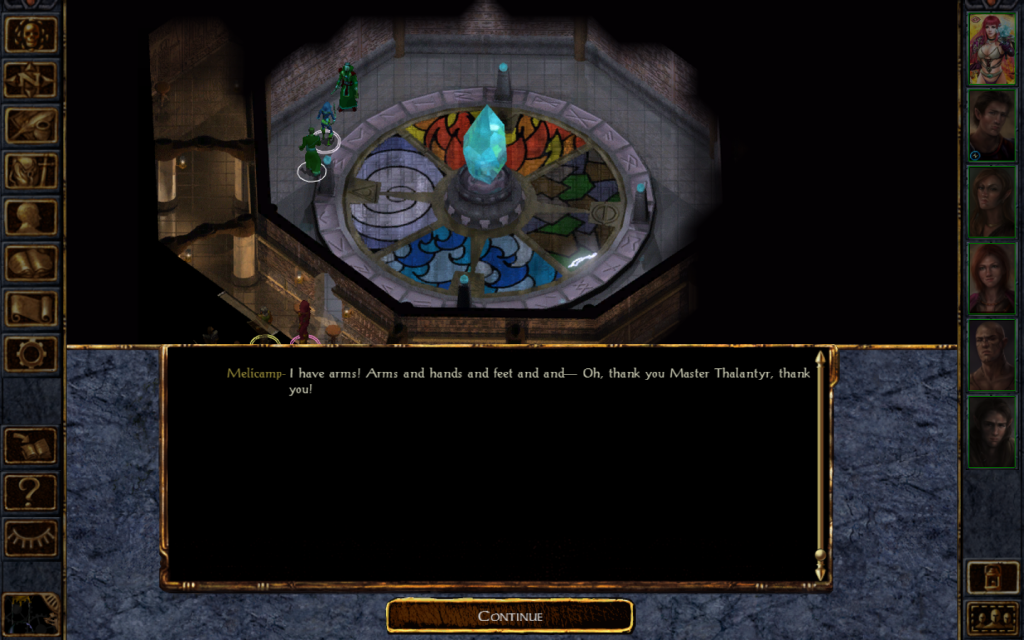1024x640 pixels.
Task: Continue the dialogue with Melicamp
Action: point(510,616)
